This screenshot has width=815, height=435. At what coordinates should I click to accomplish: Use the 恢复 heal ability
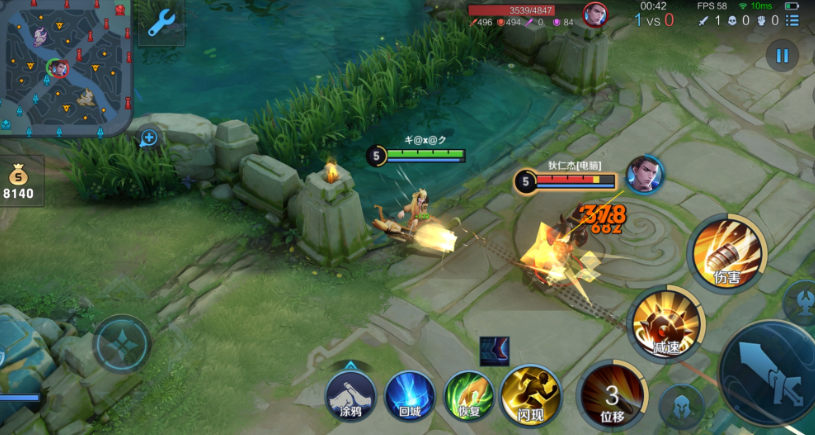[x=469, y=394]
